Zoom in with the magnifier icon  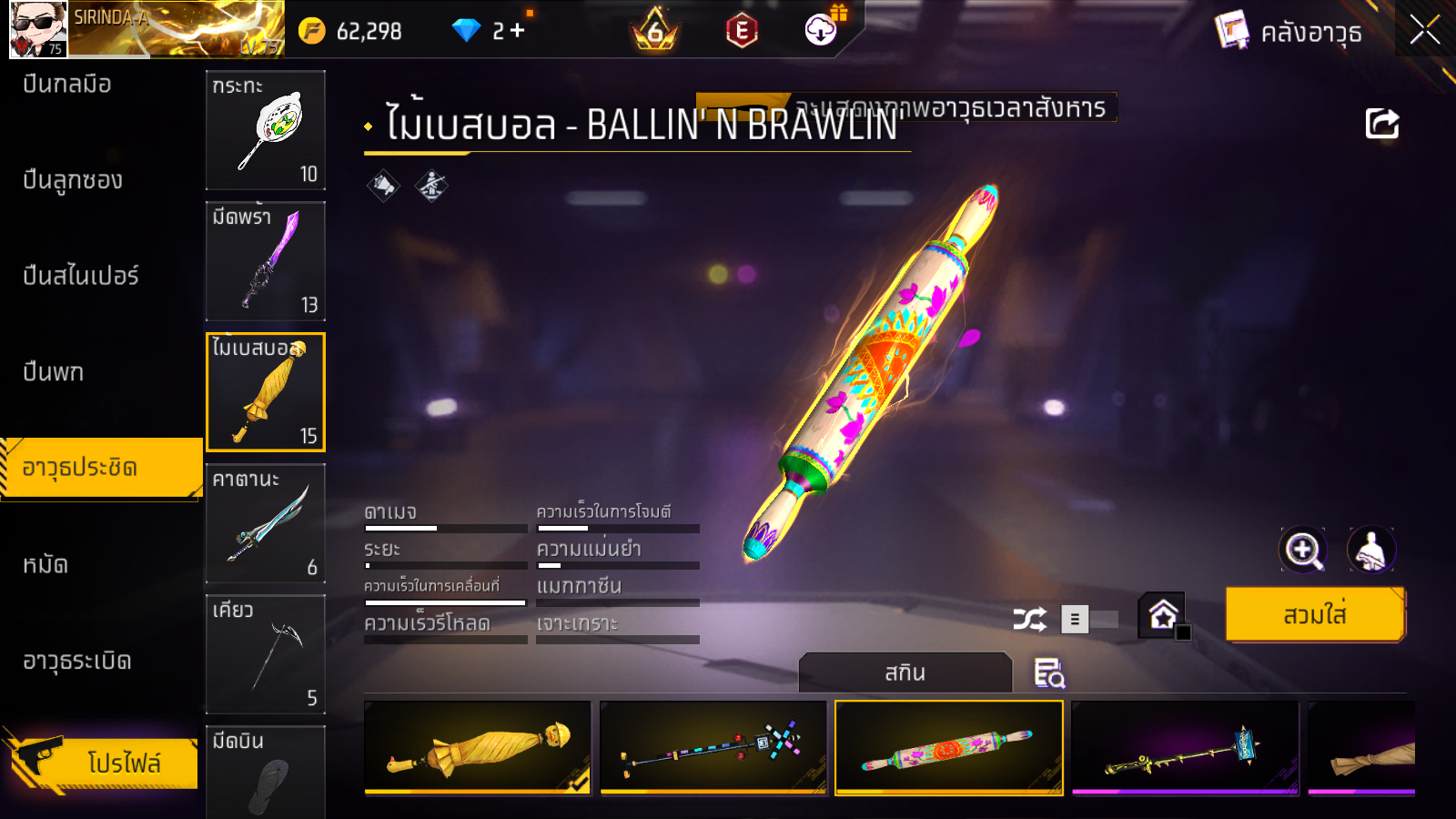[1302, 550]
